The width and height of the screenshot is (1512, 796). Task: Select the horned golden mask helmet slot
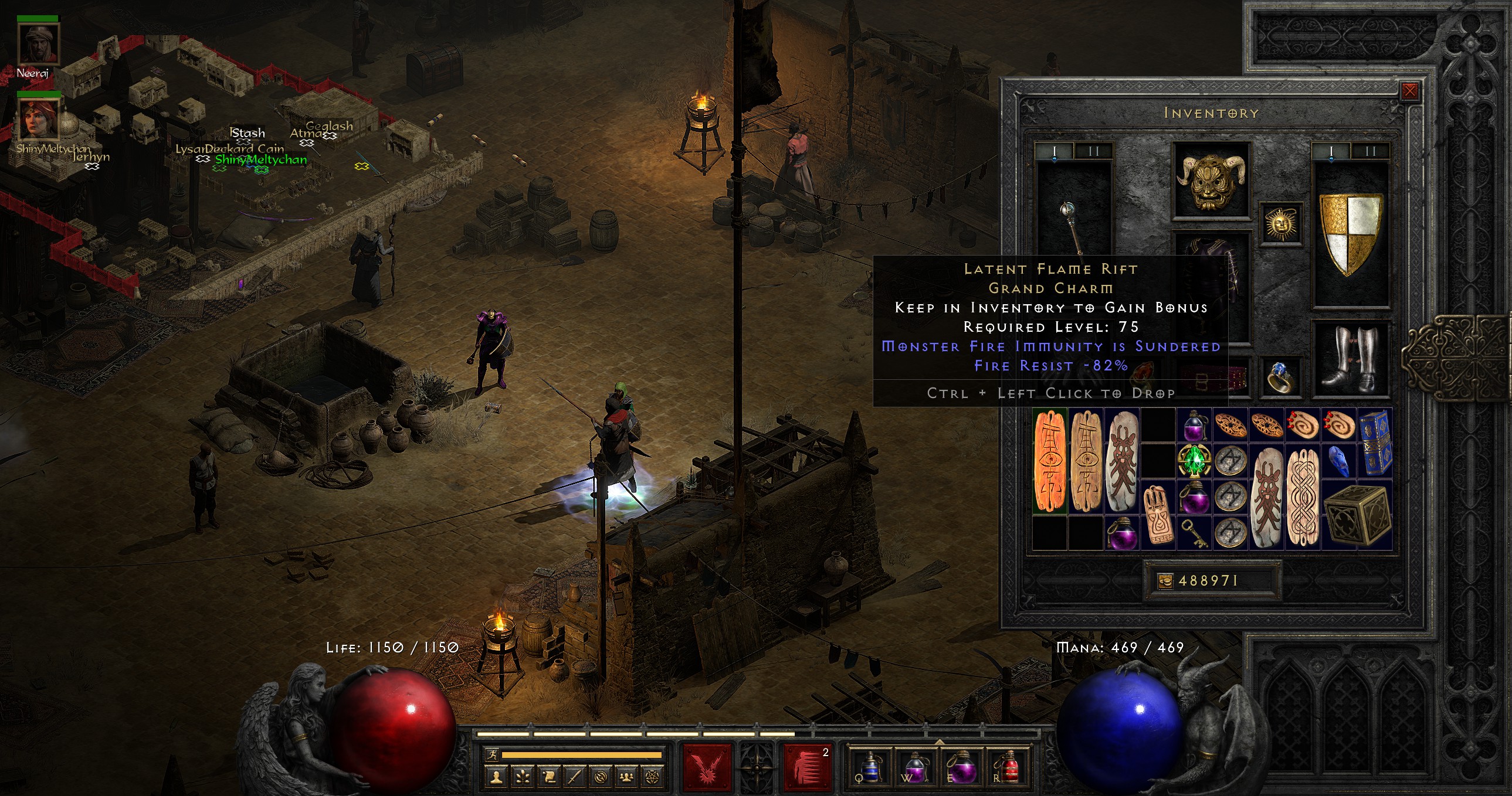(x=1212, y=179)
